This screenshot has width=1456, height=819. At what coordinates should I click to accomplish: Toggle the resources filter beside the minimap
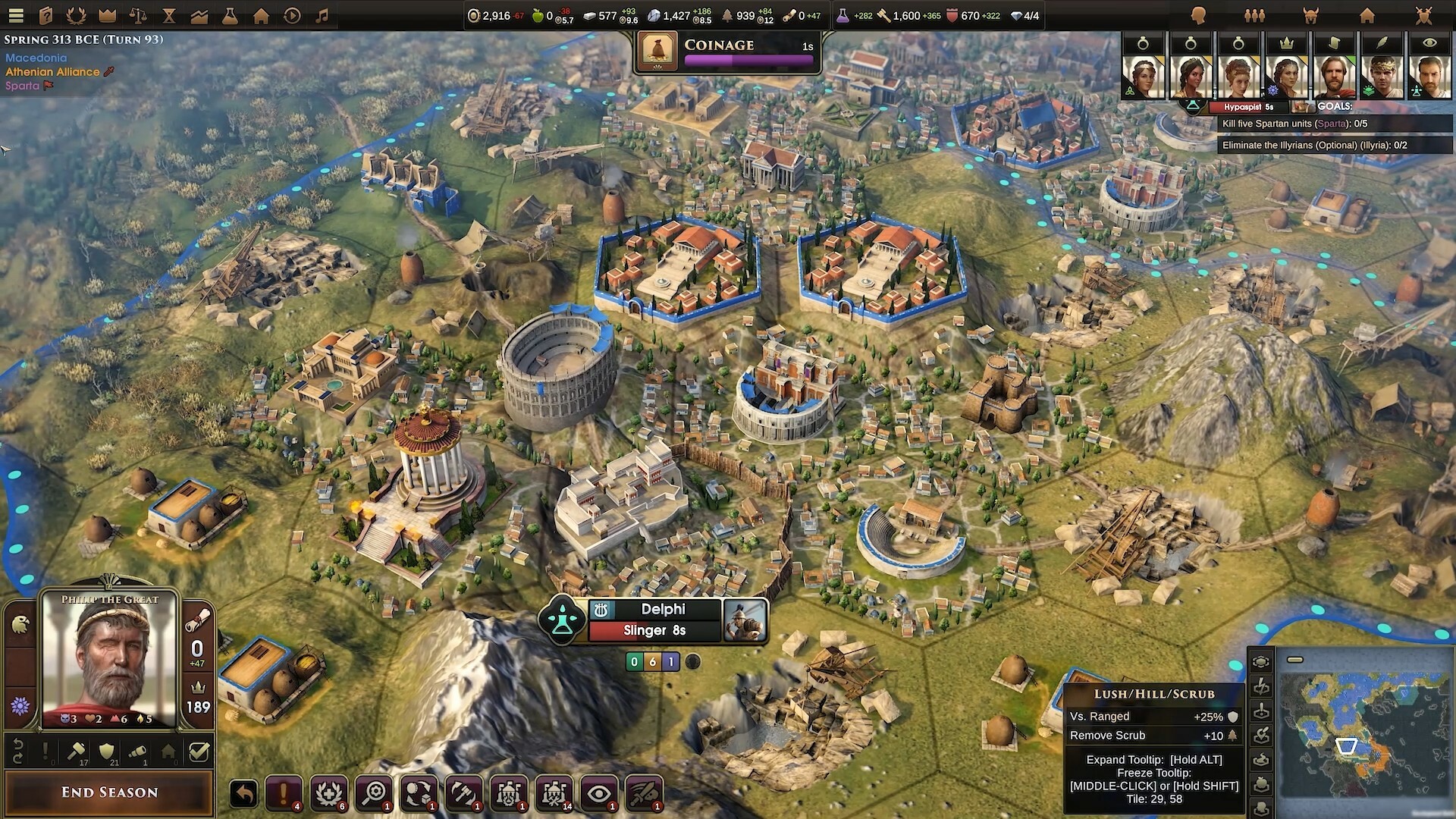(1261, 783)
